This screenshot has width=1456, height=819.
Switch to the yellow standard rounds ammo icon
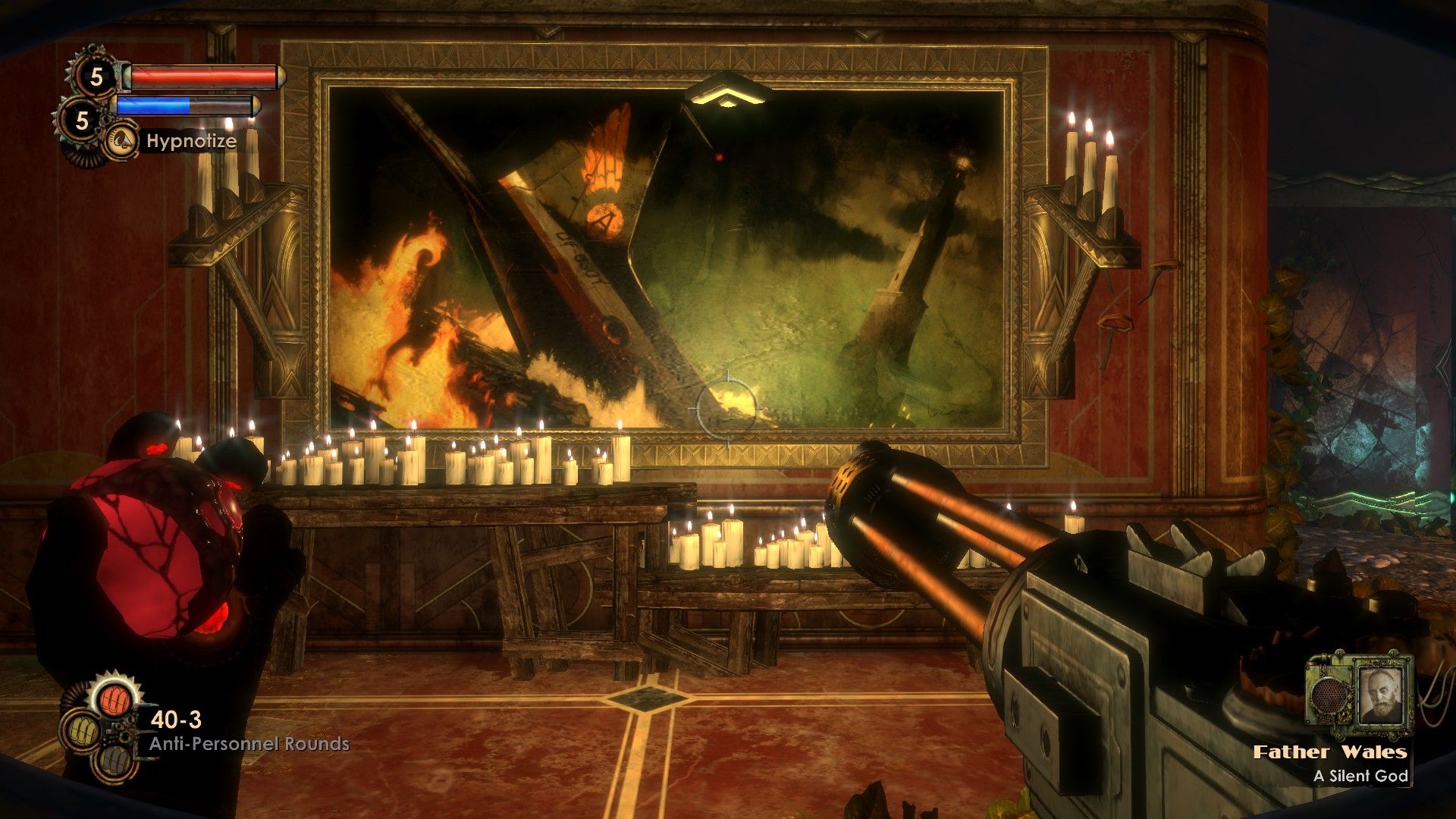point(82,731)
